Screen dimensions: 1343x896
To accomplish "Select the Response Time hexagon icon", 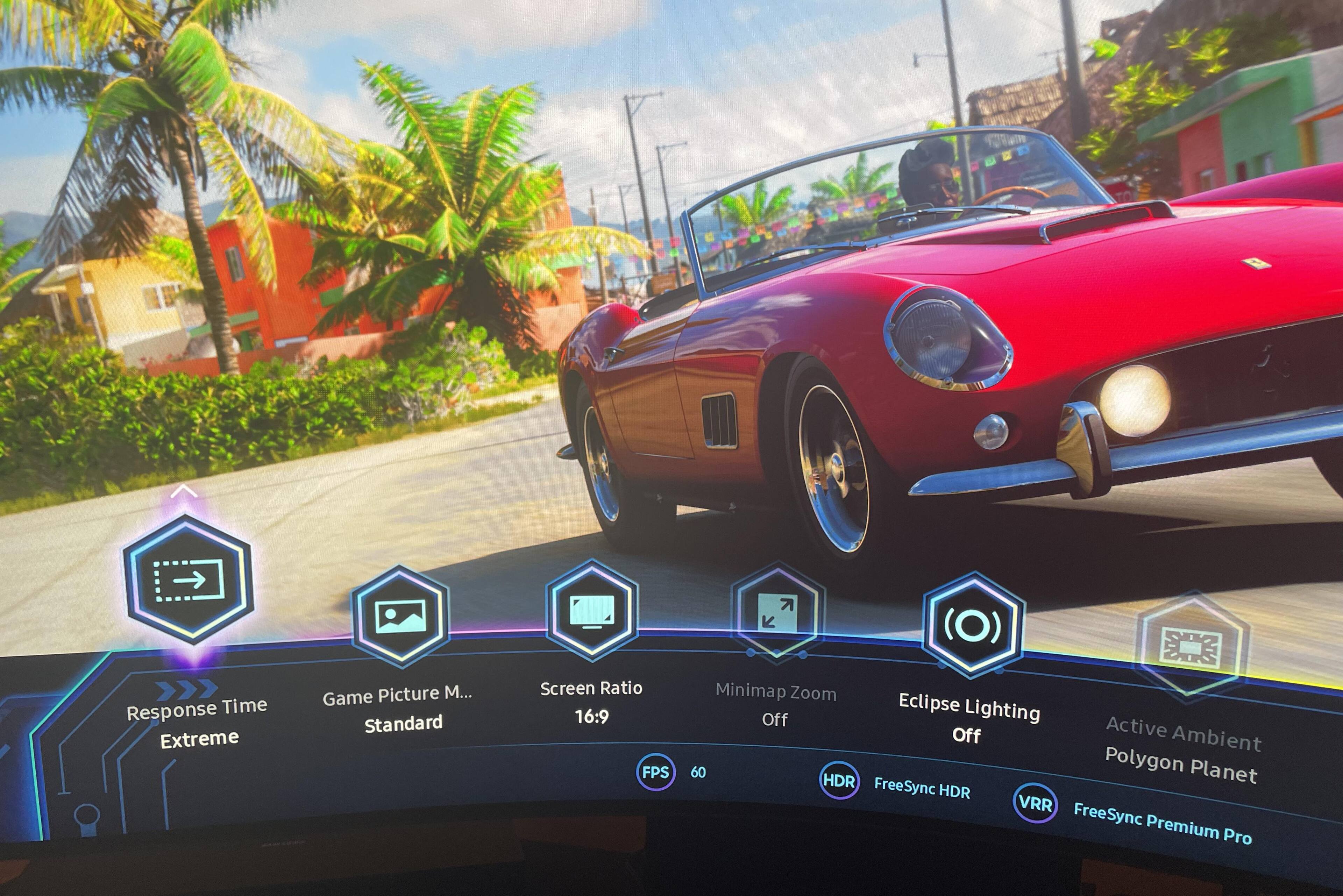I will (x=189, y=580).
